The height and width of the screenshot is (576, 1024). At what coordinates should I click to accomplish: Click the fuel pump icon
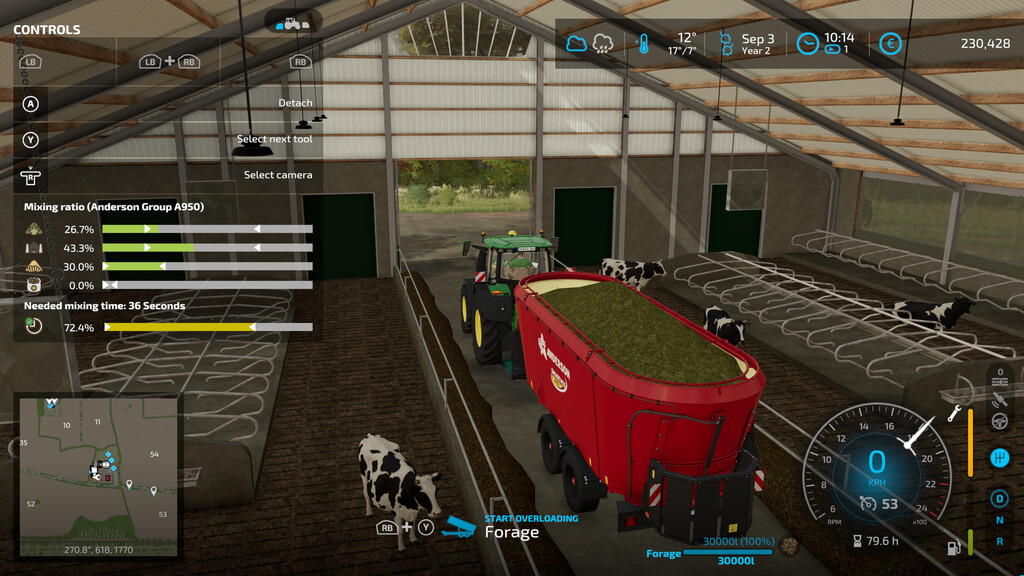pyautogui.click(x=953, y=547)
